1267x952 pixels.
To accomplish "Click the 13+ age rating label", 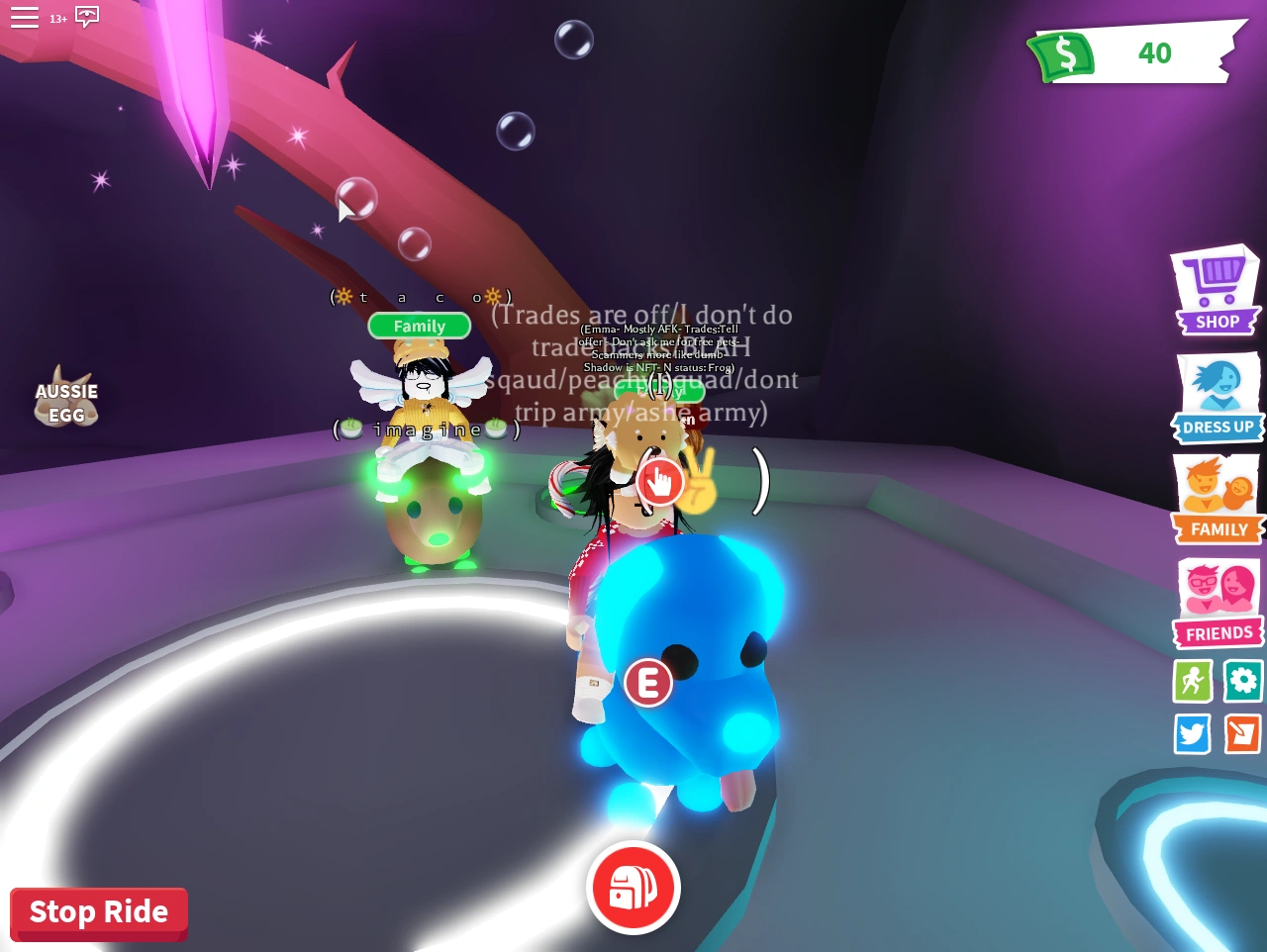I will click(59, 18).
